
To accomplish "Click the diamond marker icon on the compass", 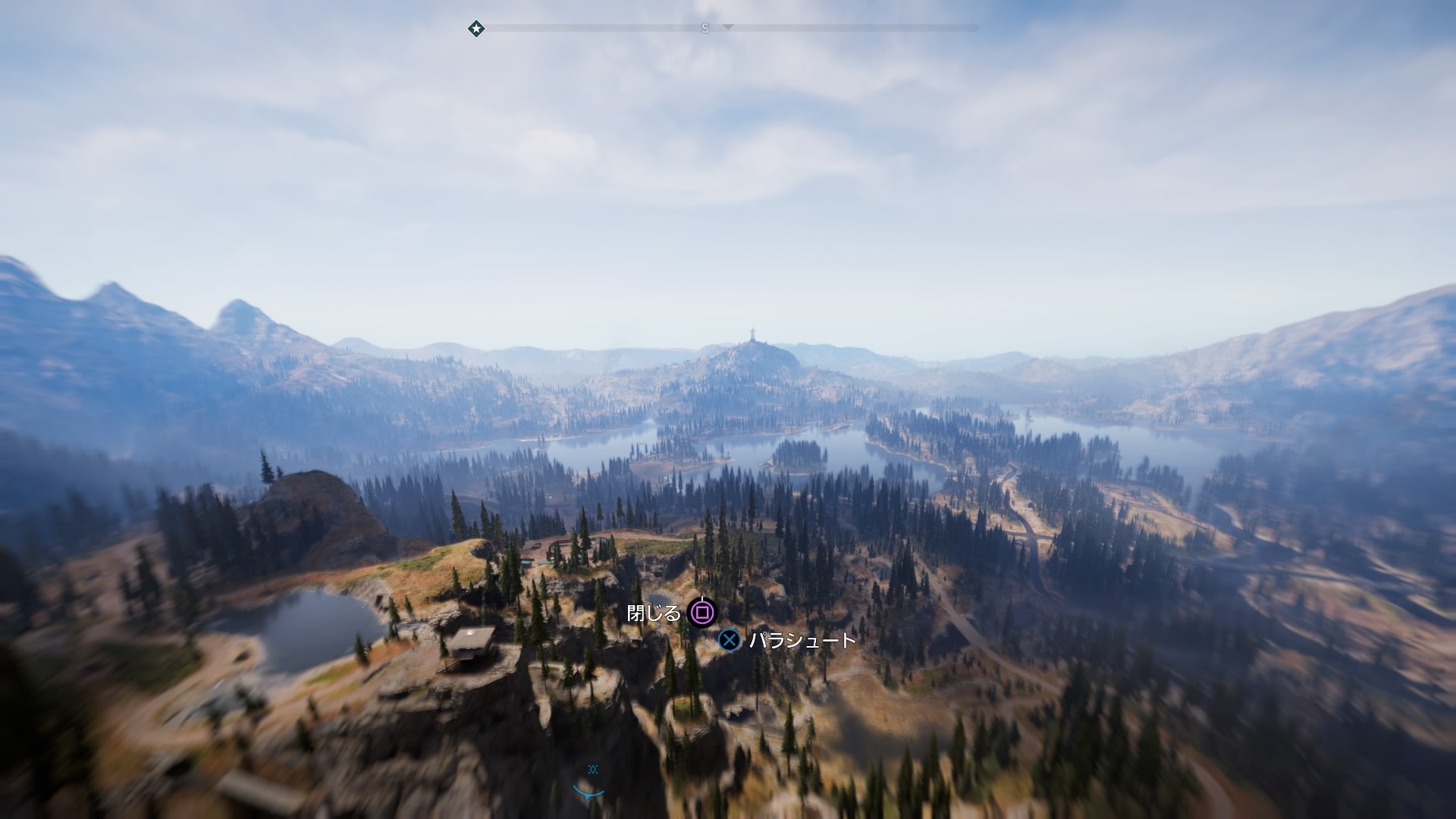I will (x=476, y=29).
